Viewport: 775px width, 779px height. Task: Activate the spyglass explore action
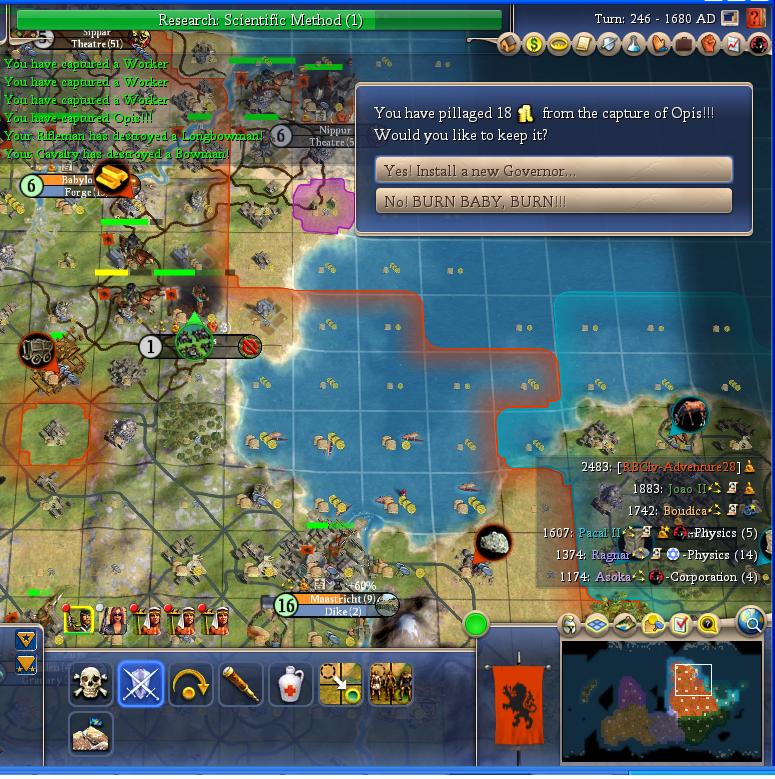click(241, 685)
